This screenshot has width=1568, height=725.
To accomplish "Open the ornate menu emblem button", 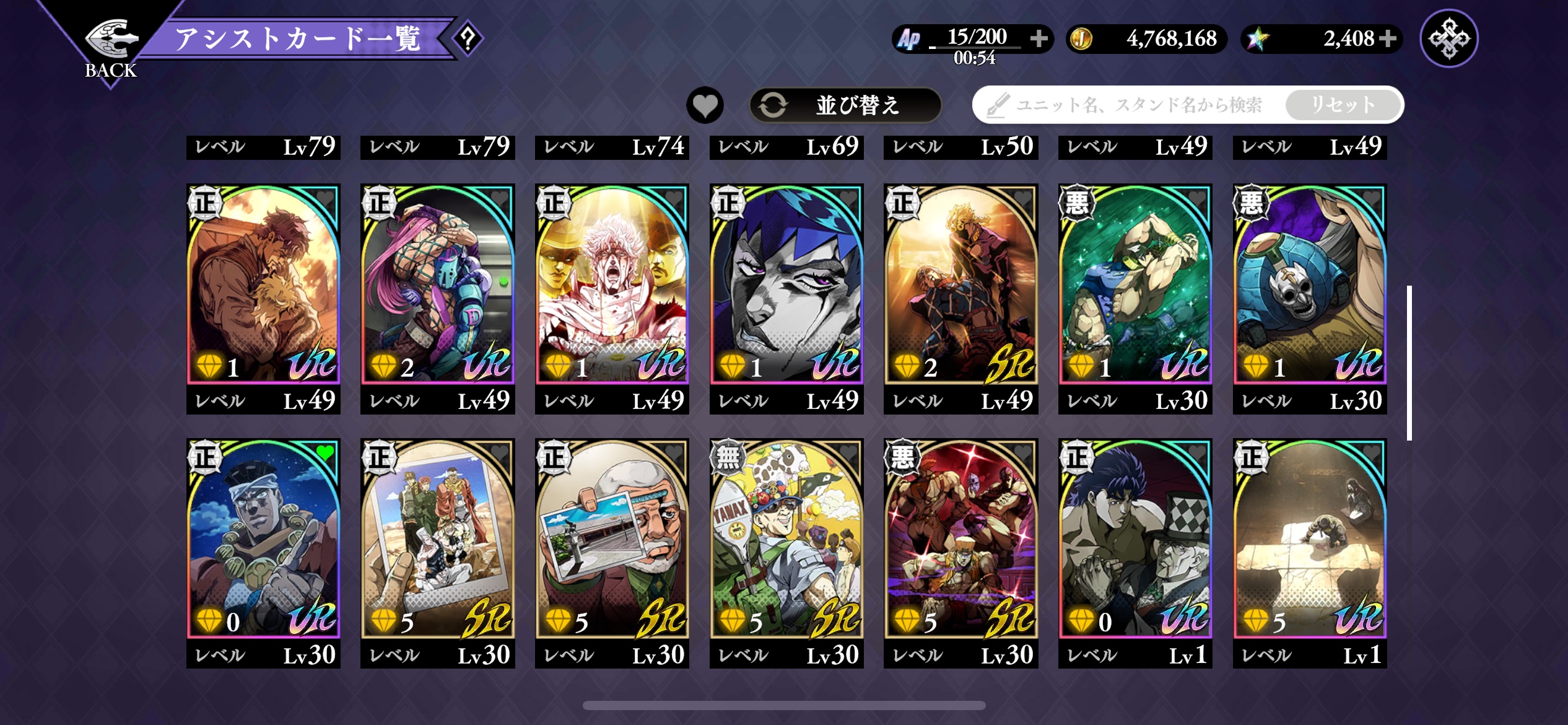I will 1448,38.
